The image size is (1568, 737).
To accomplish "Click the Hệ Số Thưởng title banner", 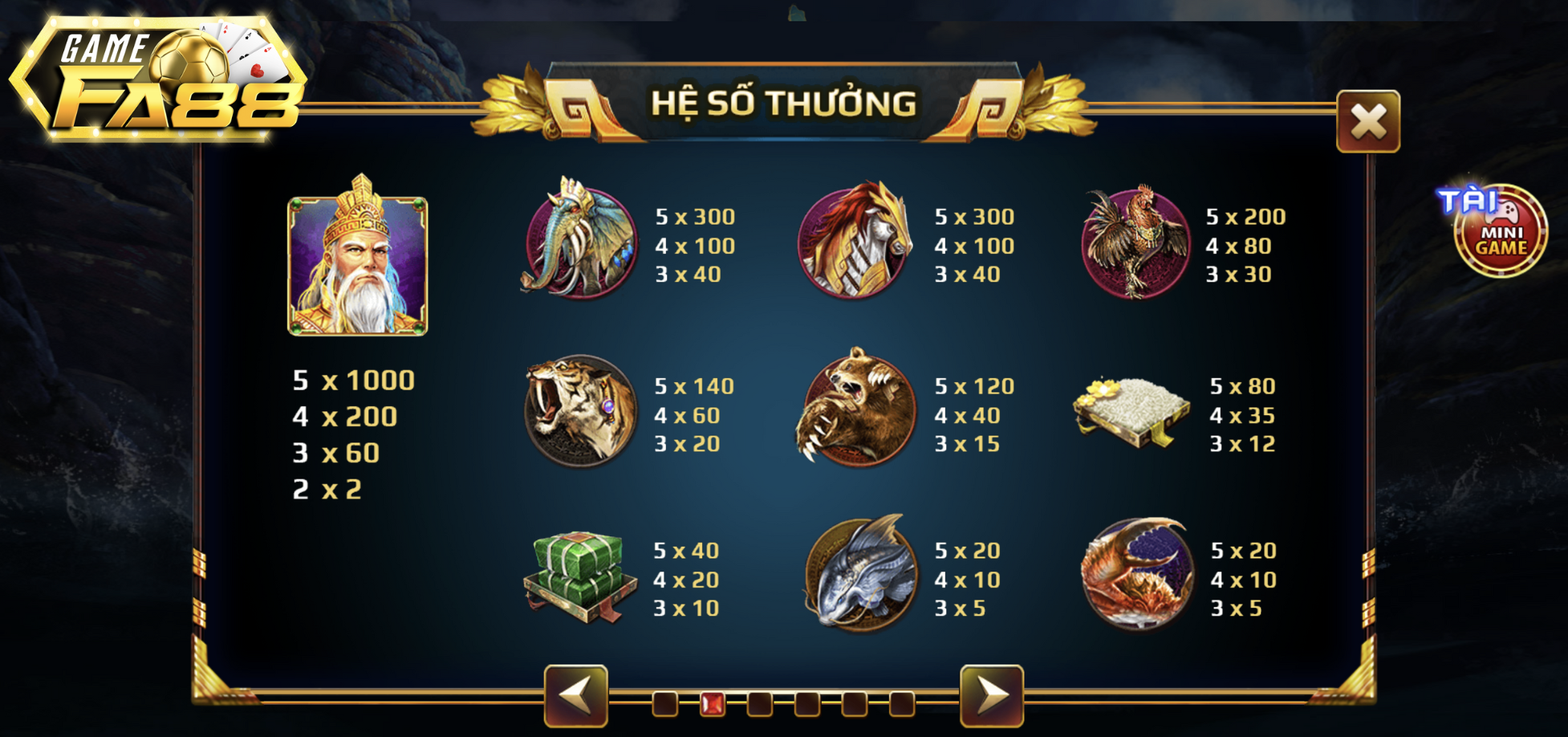I will pos(782,102).
